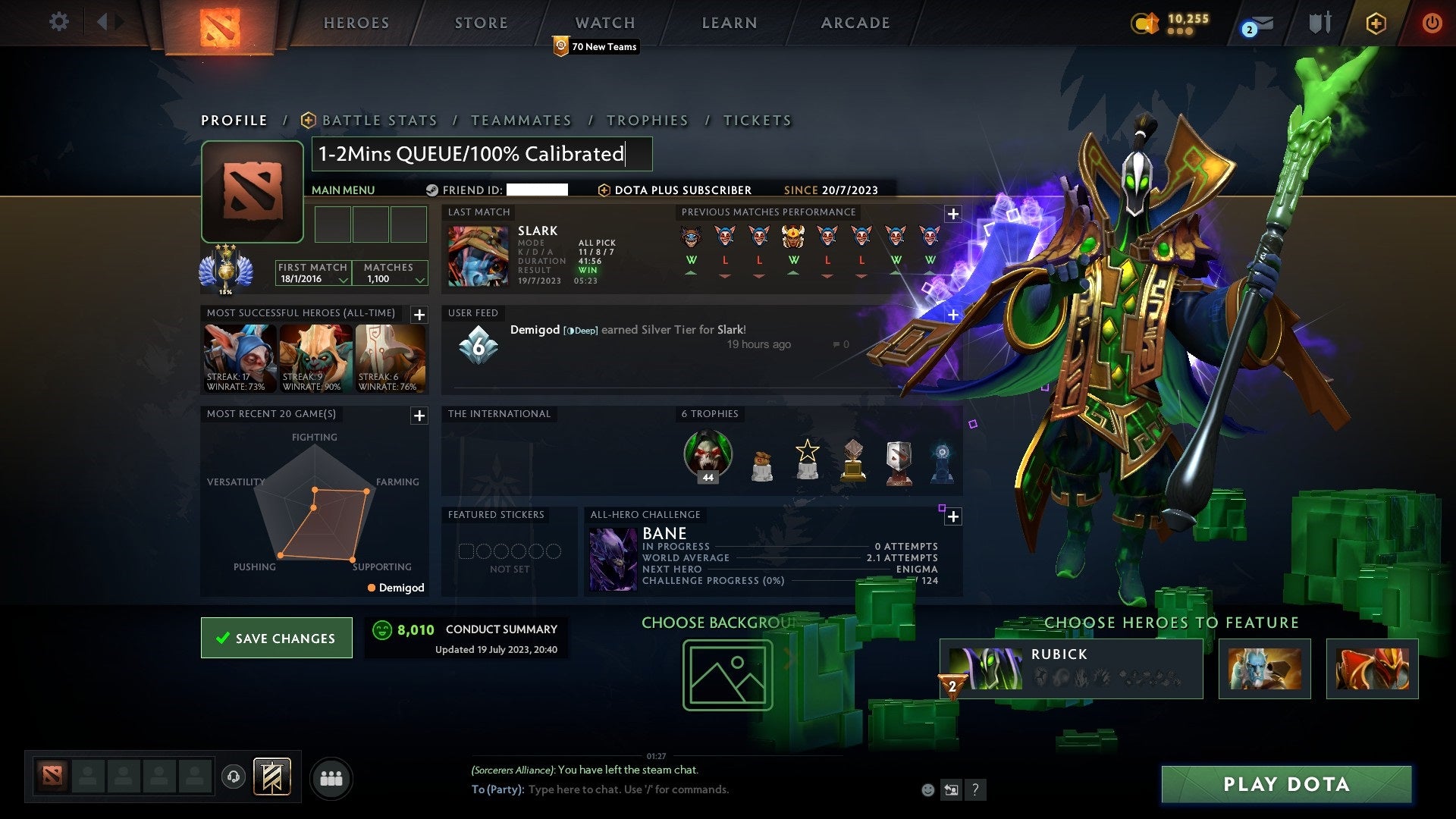Click the shards balance icon
This screenshot has width=1456, height=819.
(x=1151, y=23)
